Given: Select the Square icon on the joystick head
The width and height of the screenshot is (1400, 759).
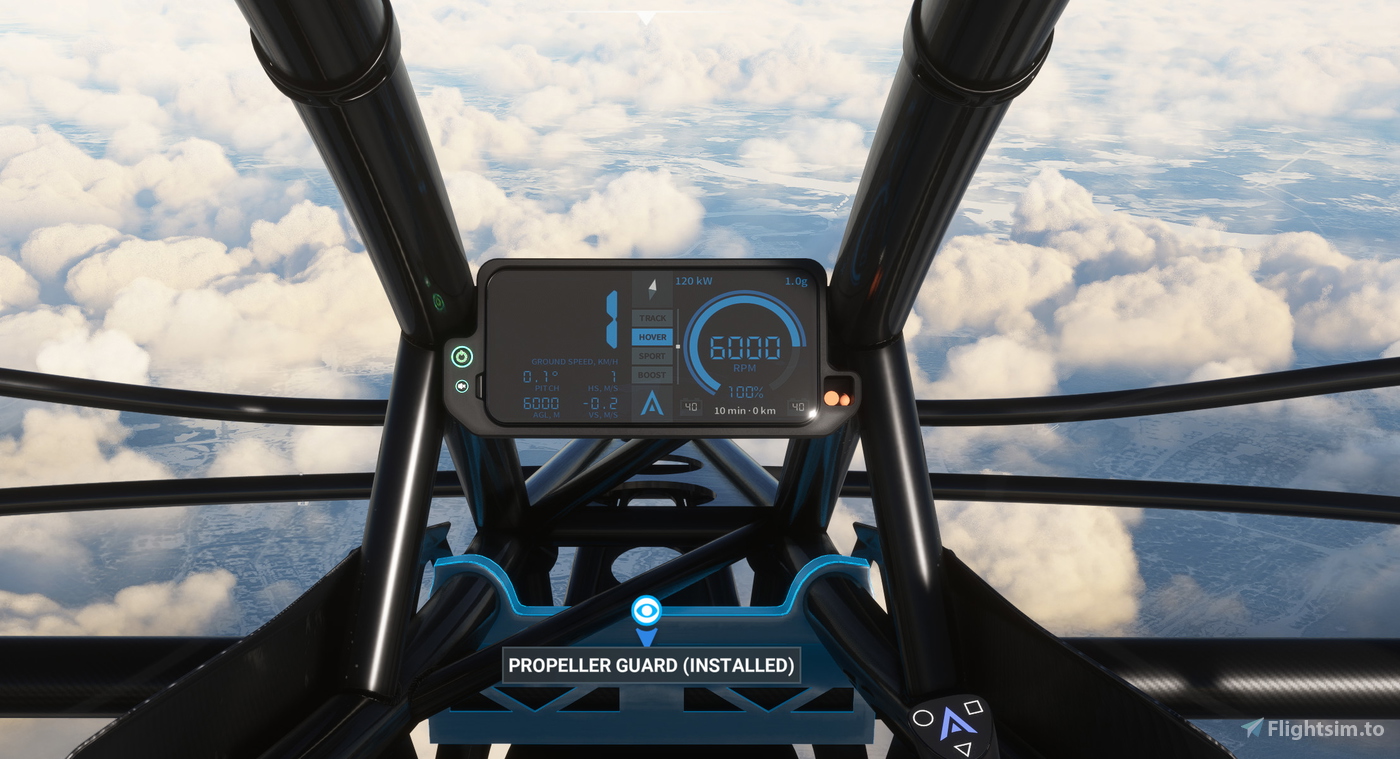Looking at the screenshot, I should click(x=973, y=708).
